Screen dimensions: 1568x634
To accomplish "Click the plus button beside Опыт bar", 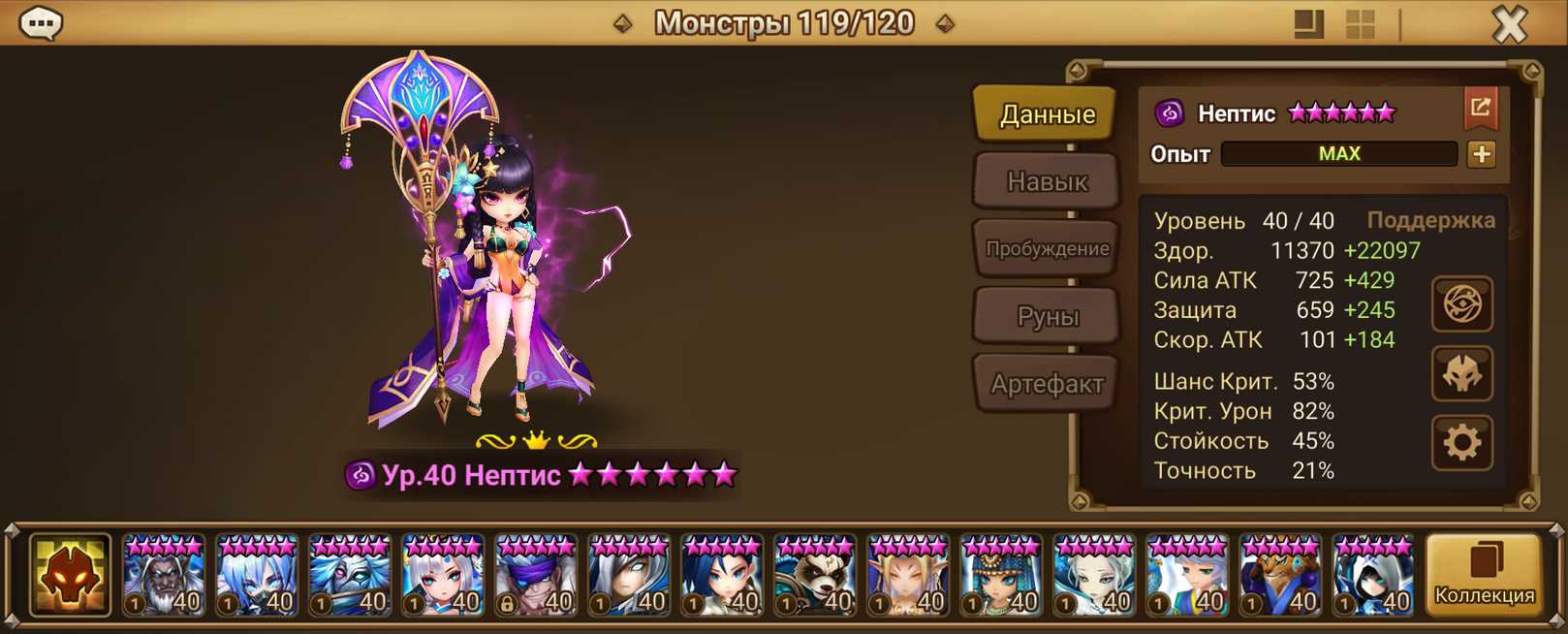I will click(1481, 154).
